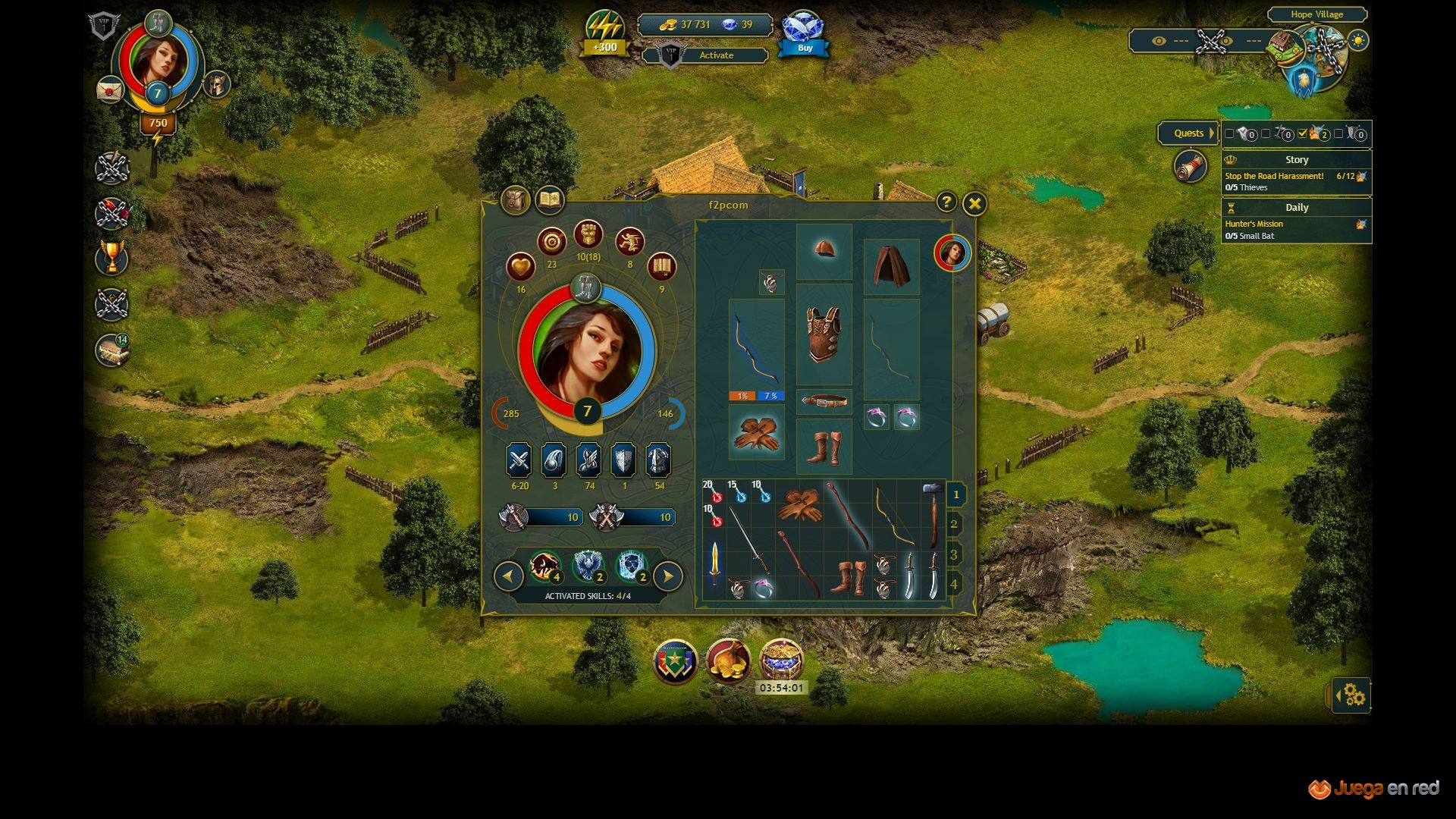
Task: Open the mail envelope
Action: point(110,89)
